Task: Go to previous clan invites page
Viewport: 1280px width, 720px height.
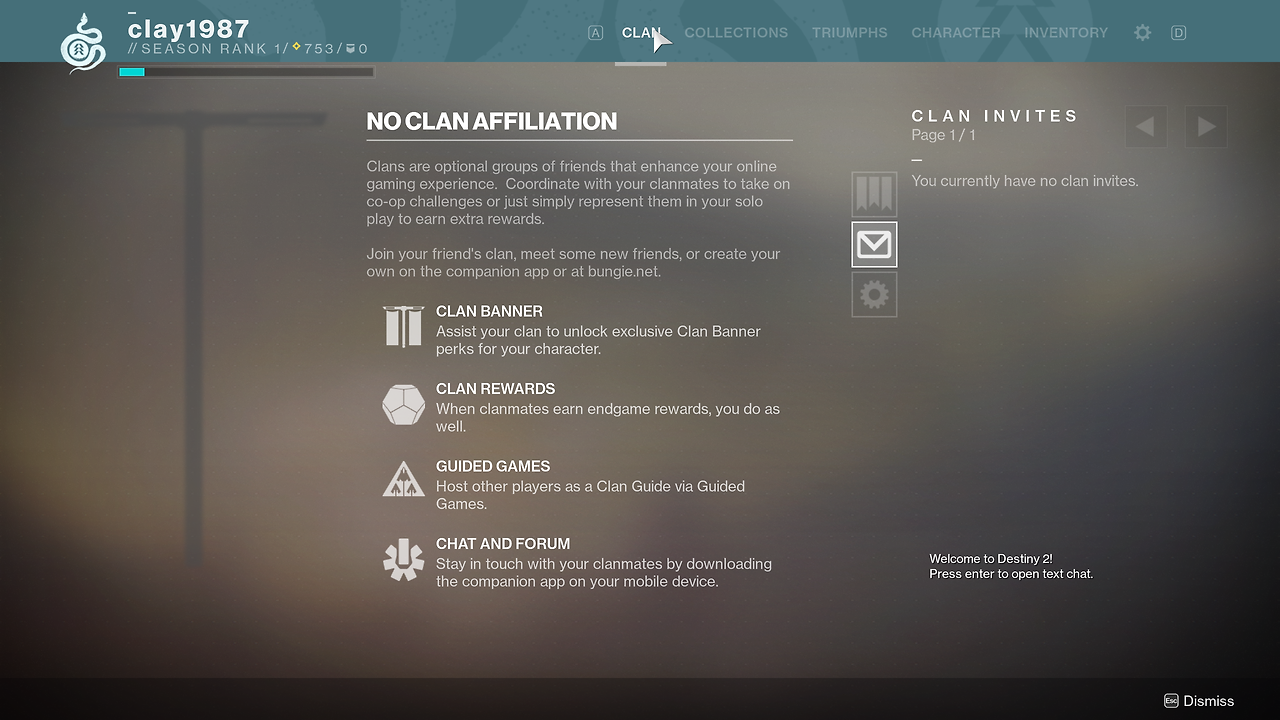Action: click(1146, 127)
